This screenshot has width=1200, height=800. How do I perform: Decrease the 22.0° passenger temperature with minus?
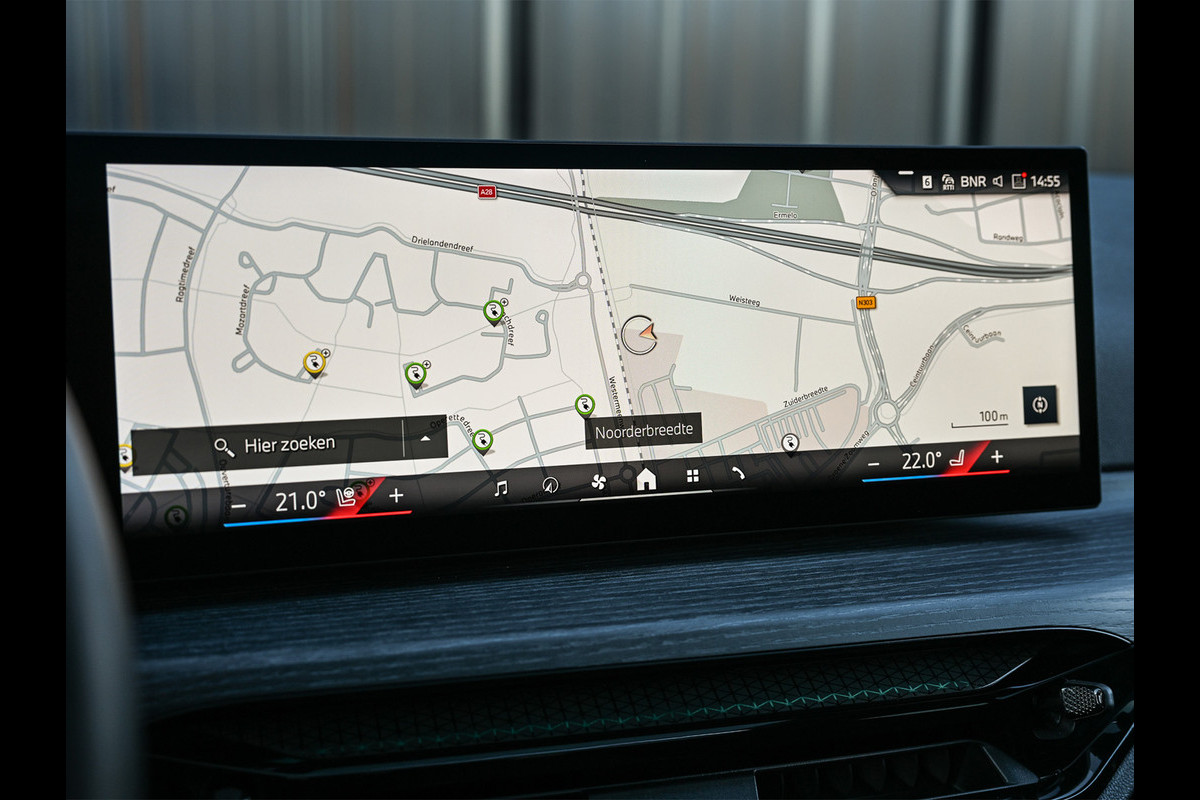873,463
